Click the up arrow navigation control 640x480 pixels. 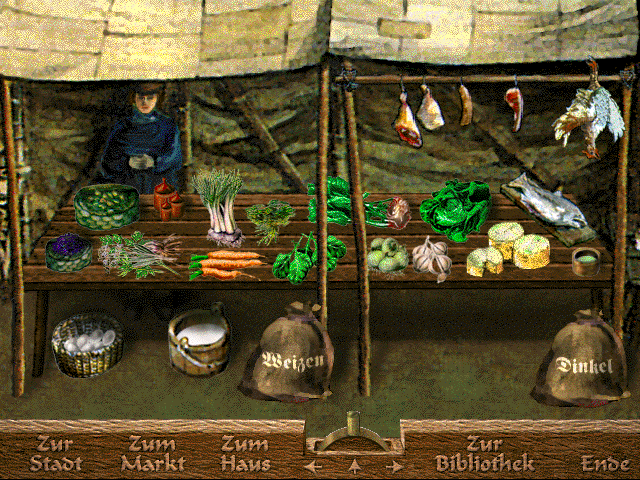pyautogui.click(x=353, y=465)
